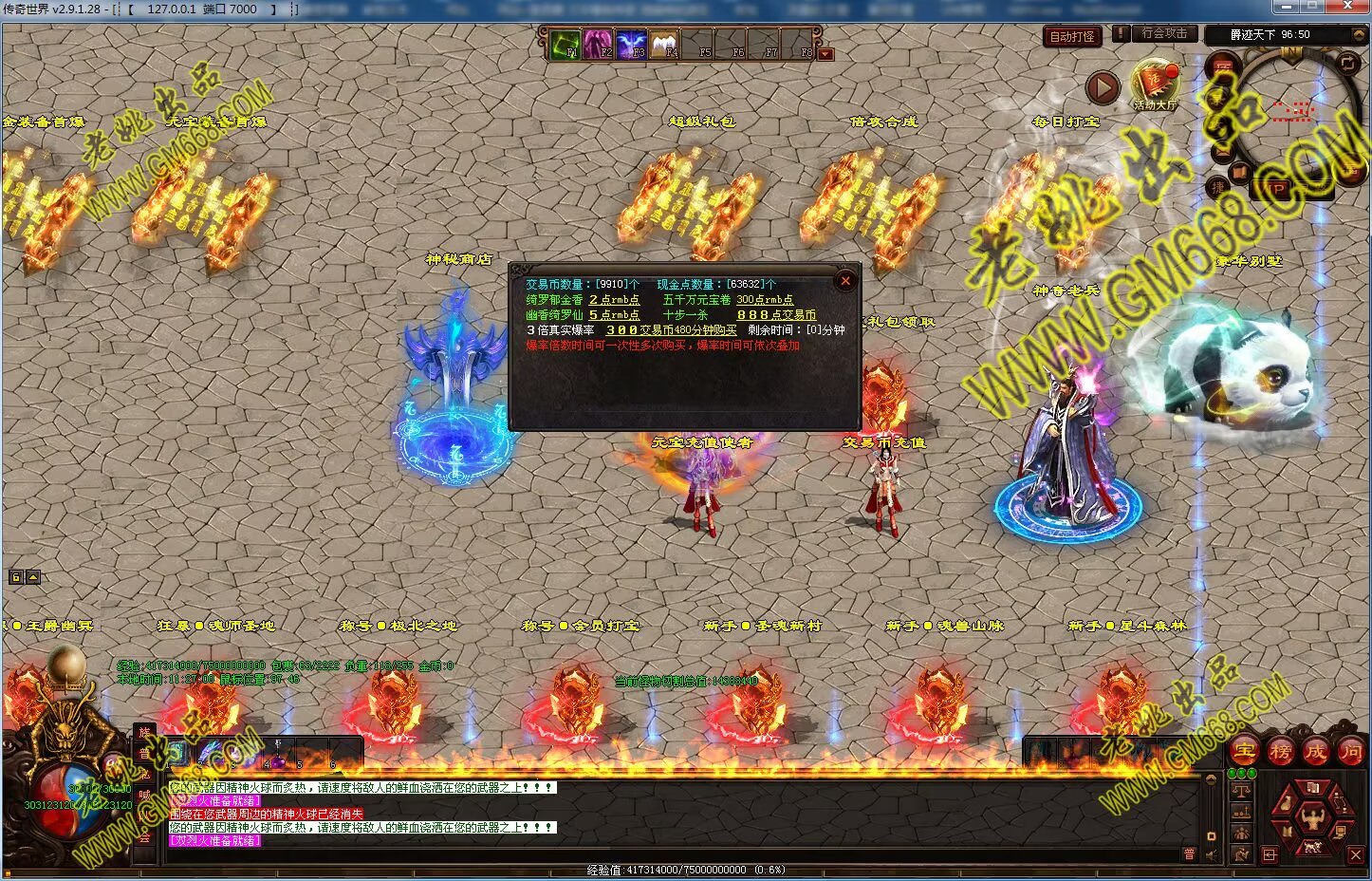Image resolution: width=1372 pixels, height=881 pixels.
Task: Expand the skill bar dropdown arrow
Action: (x=825, y=54)
